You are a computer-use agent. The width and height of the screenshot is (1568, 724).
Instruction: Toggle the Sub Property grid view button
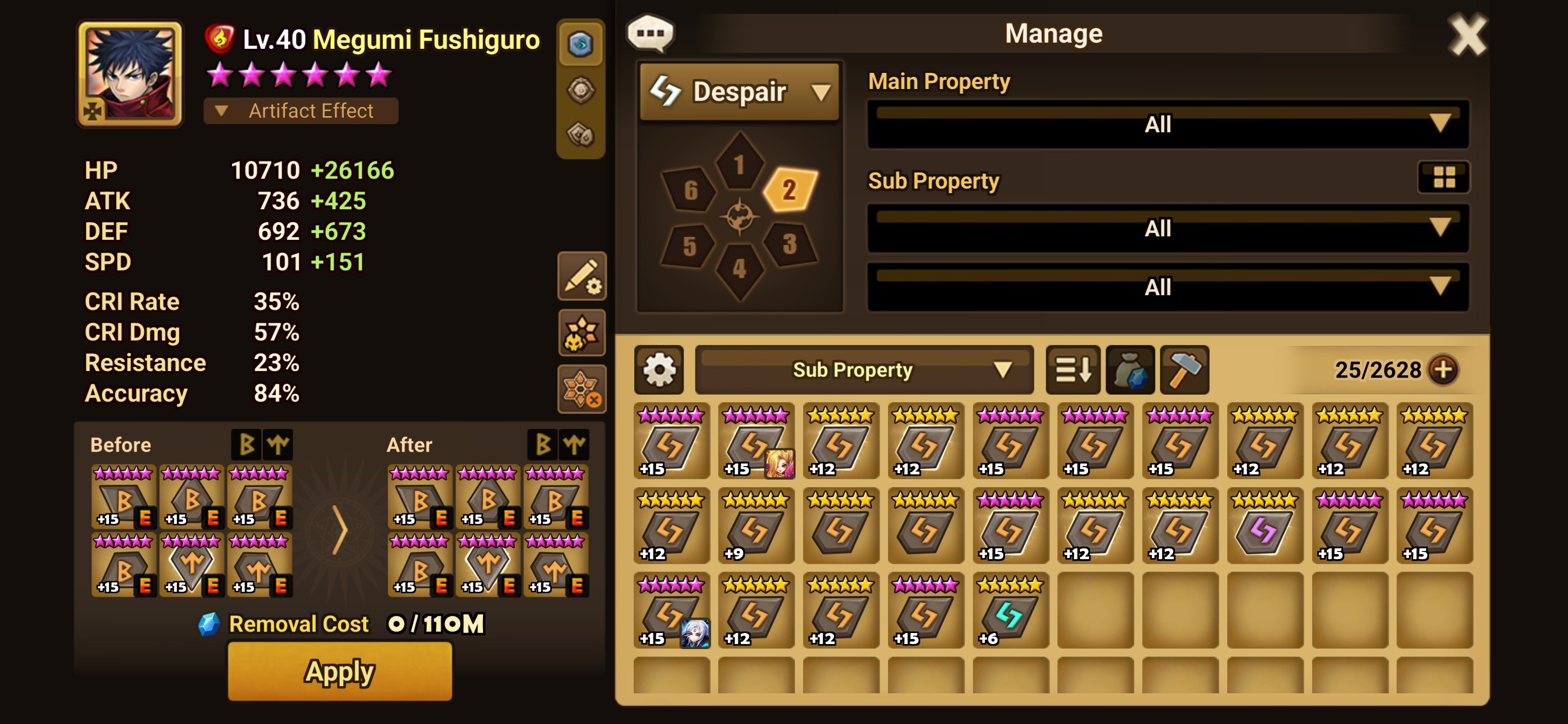1443,177
